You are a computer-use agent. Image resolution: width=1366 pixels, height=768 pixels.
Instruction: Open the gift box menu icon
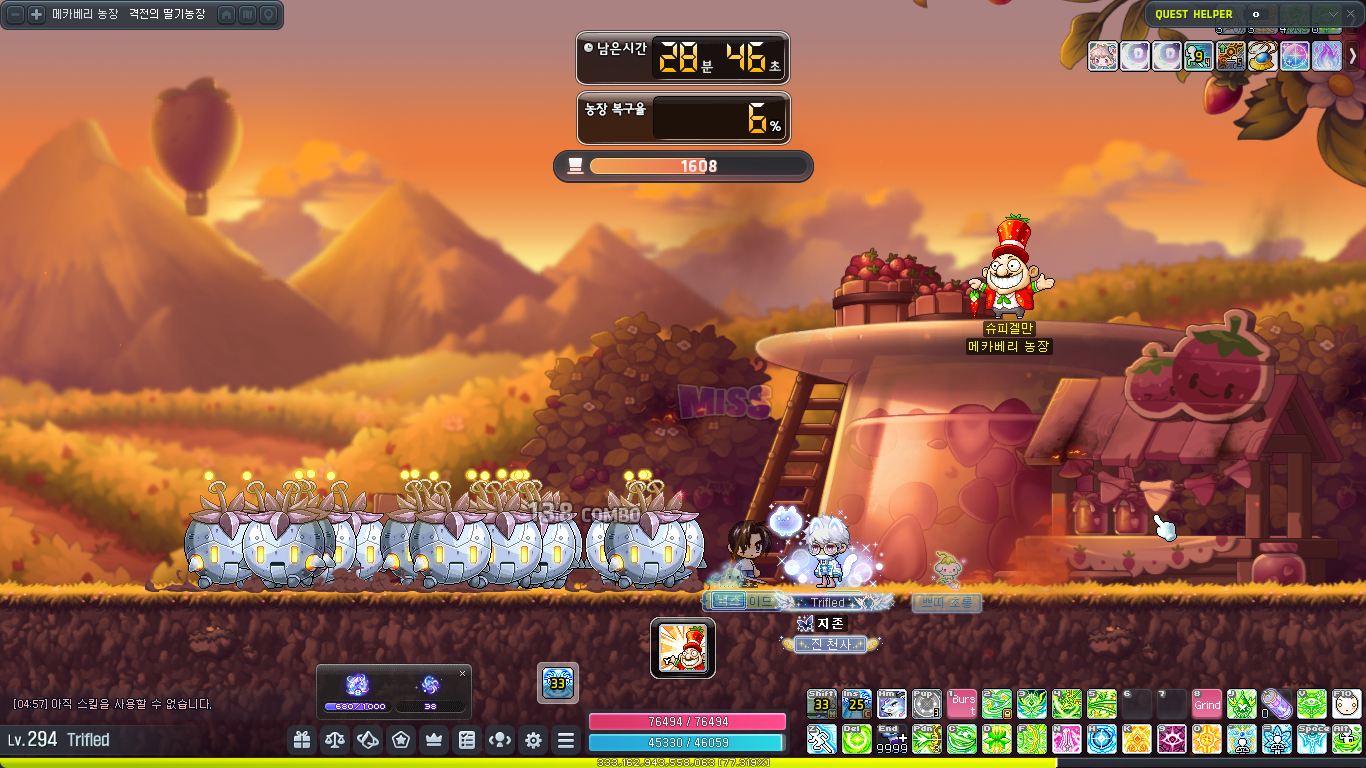click(x=301, y=740)
